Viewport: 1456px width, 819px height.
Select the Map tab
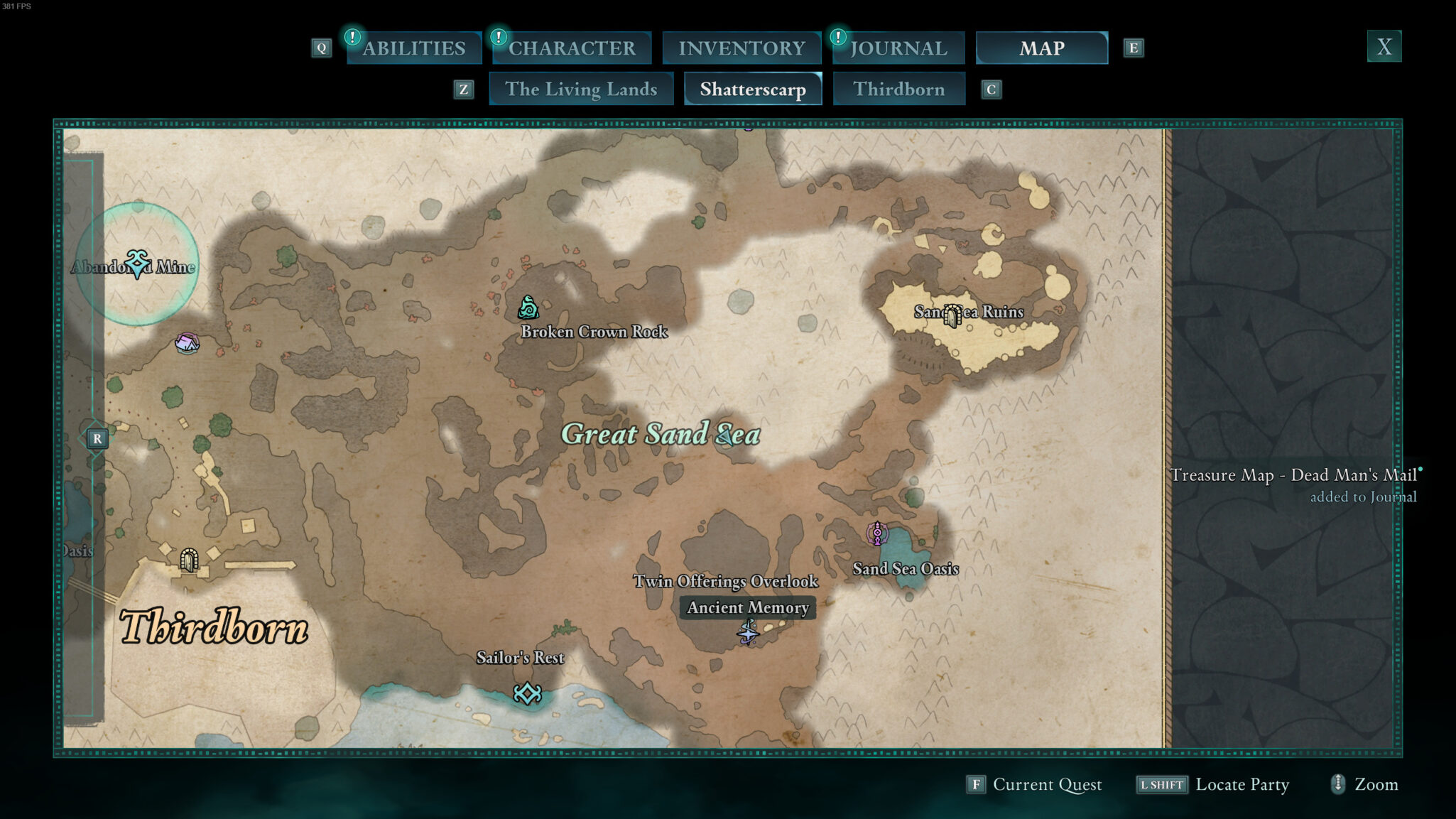pyautogui.click(x=1041, y=48)
